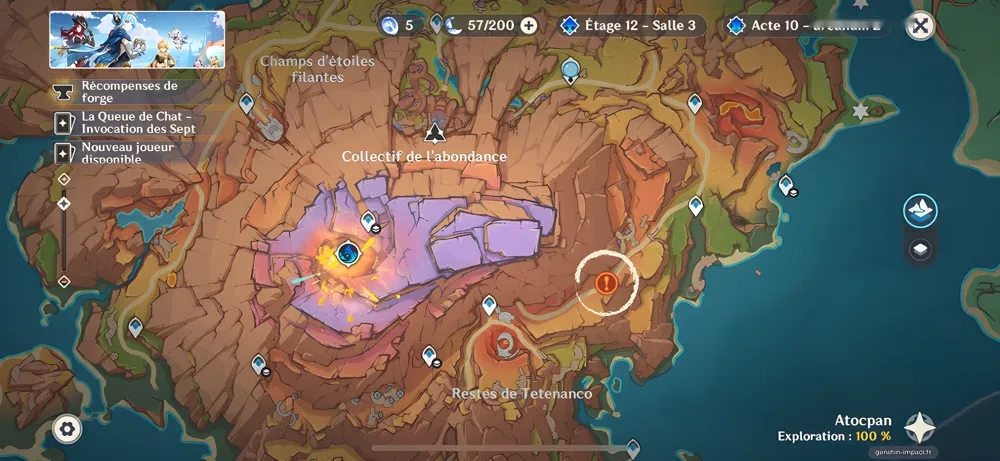This screenshot has height=461, width=1000.
Task: Select the red exclamation quest marker
Action: [x=606, y=283]
